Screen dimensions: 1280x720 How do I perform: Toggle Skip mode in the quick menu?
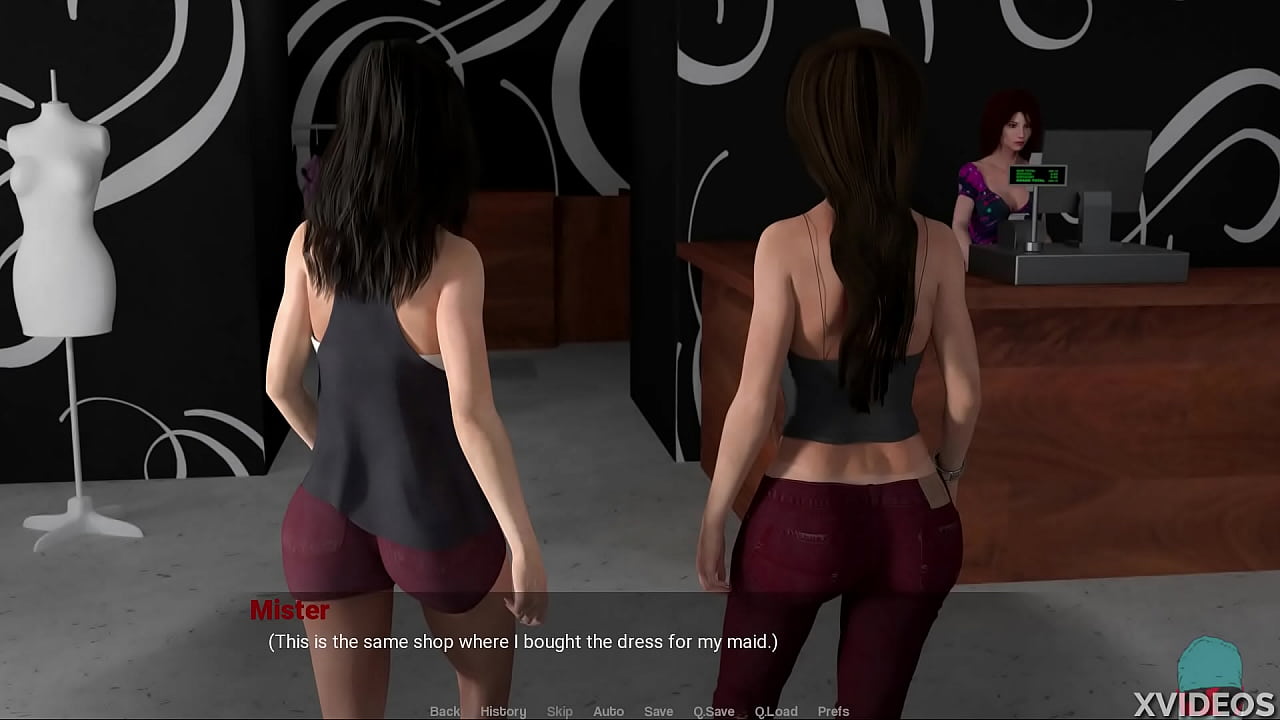560,711
